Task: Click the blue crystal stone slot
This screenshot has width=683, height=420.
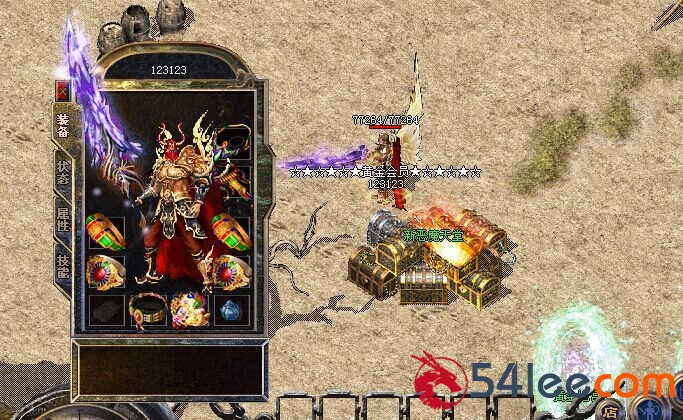Action: 231,308
